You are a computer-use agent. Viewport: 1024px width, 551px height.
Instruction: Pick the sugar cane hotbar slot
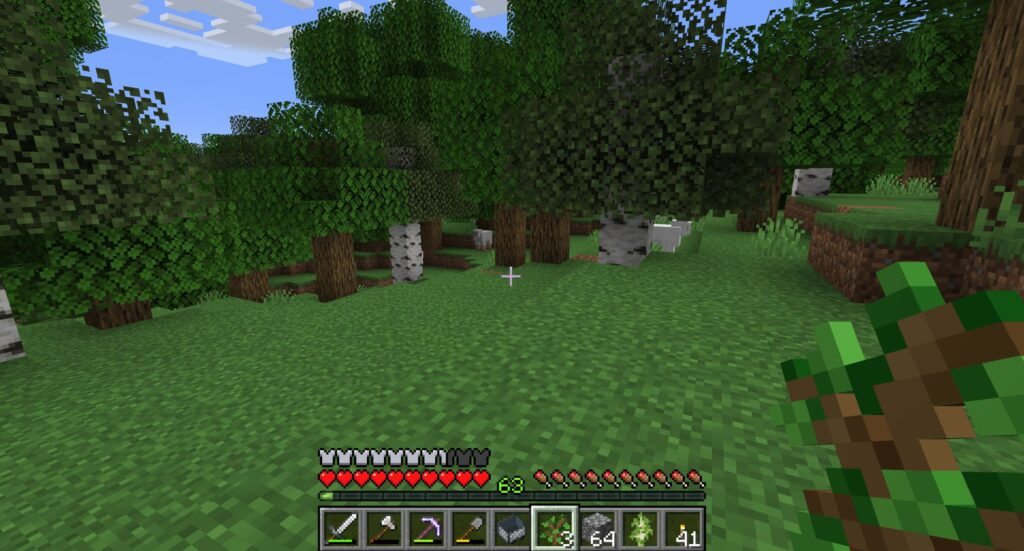640,527
